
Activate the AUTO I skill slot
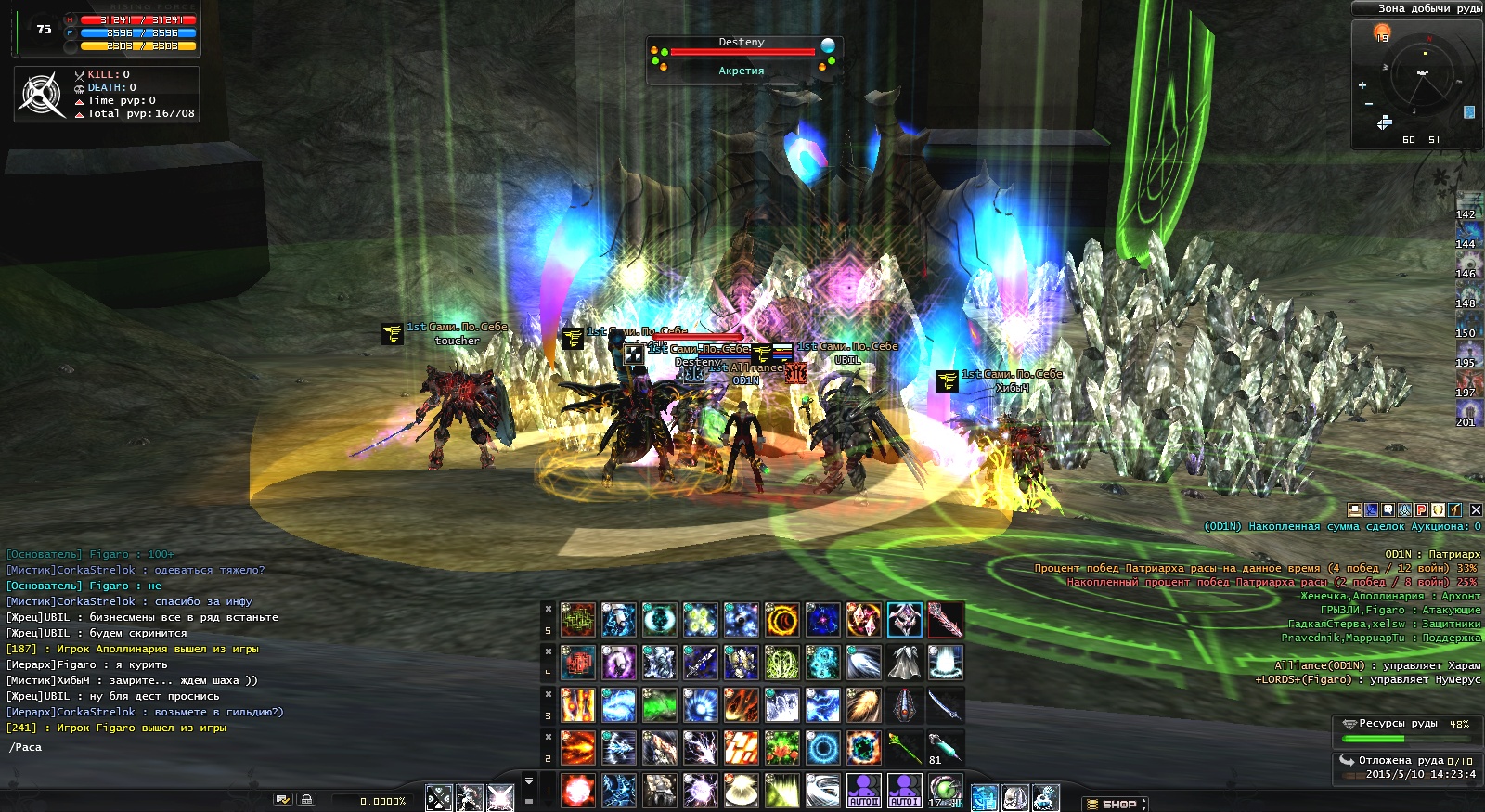(x=904, y=791)
